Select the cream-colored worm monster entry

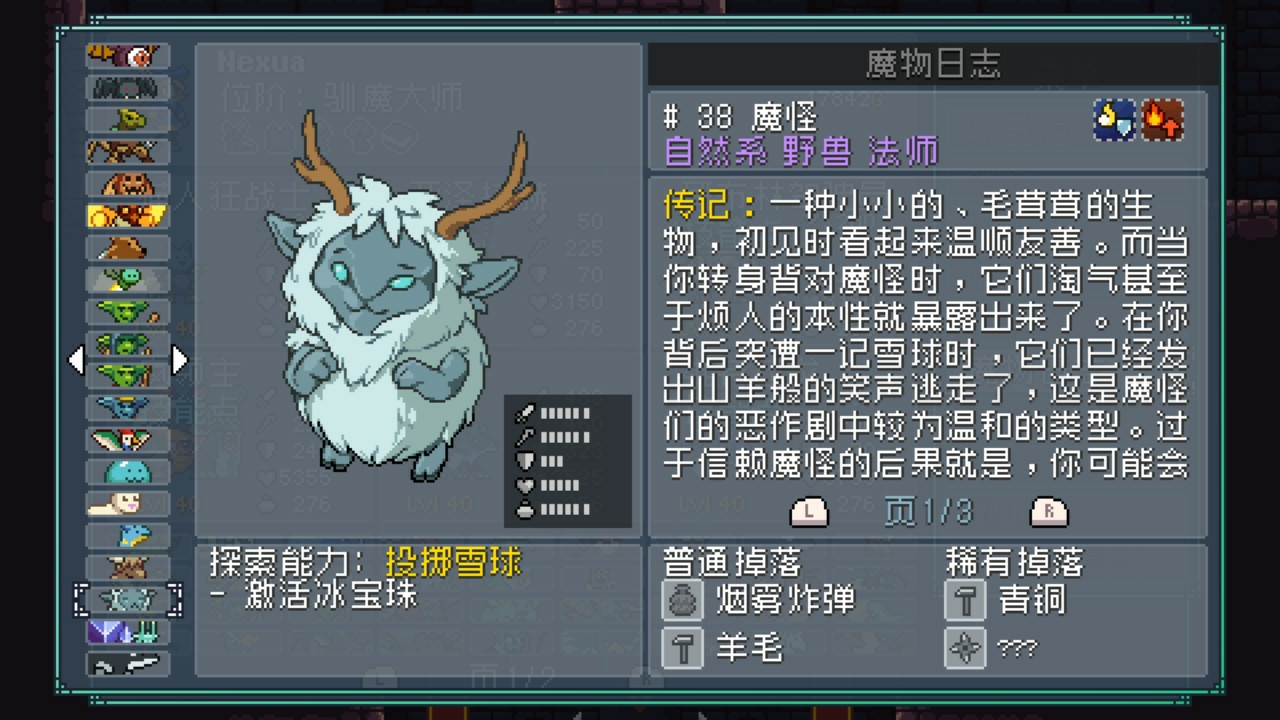point(128,503)
